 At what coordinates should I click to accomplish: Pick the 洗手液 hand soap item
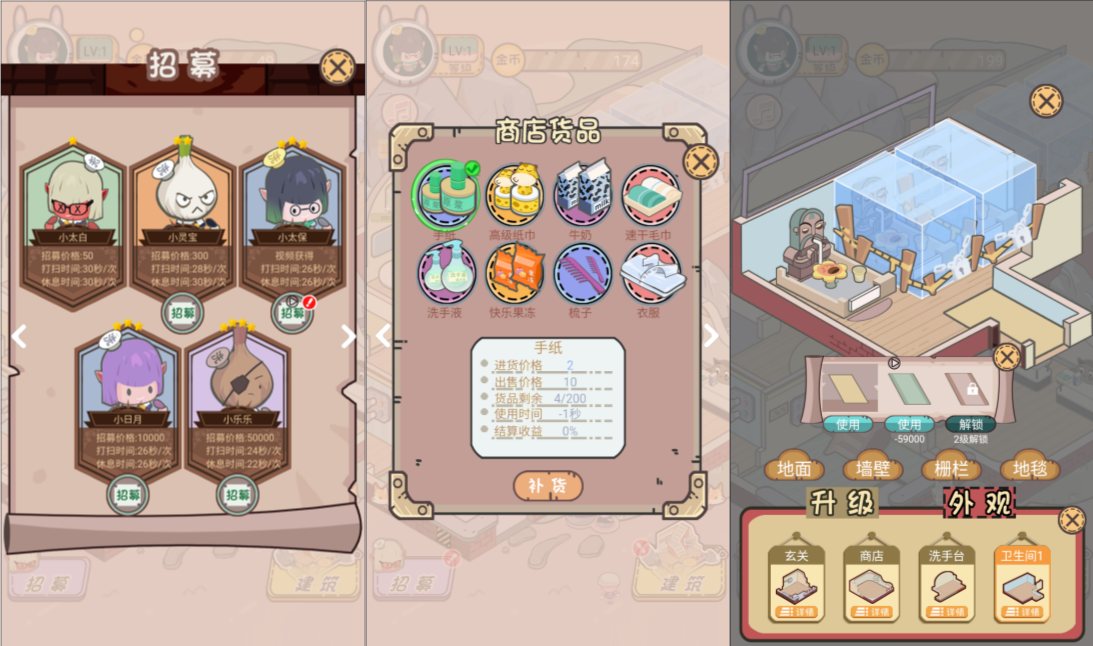pos(447,274)
